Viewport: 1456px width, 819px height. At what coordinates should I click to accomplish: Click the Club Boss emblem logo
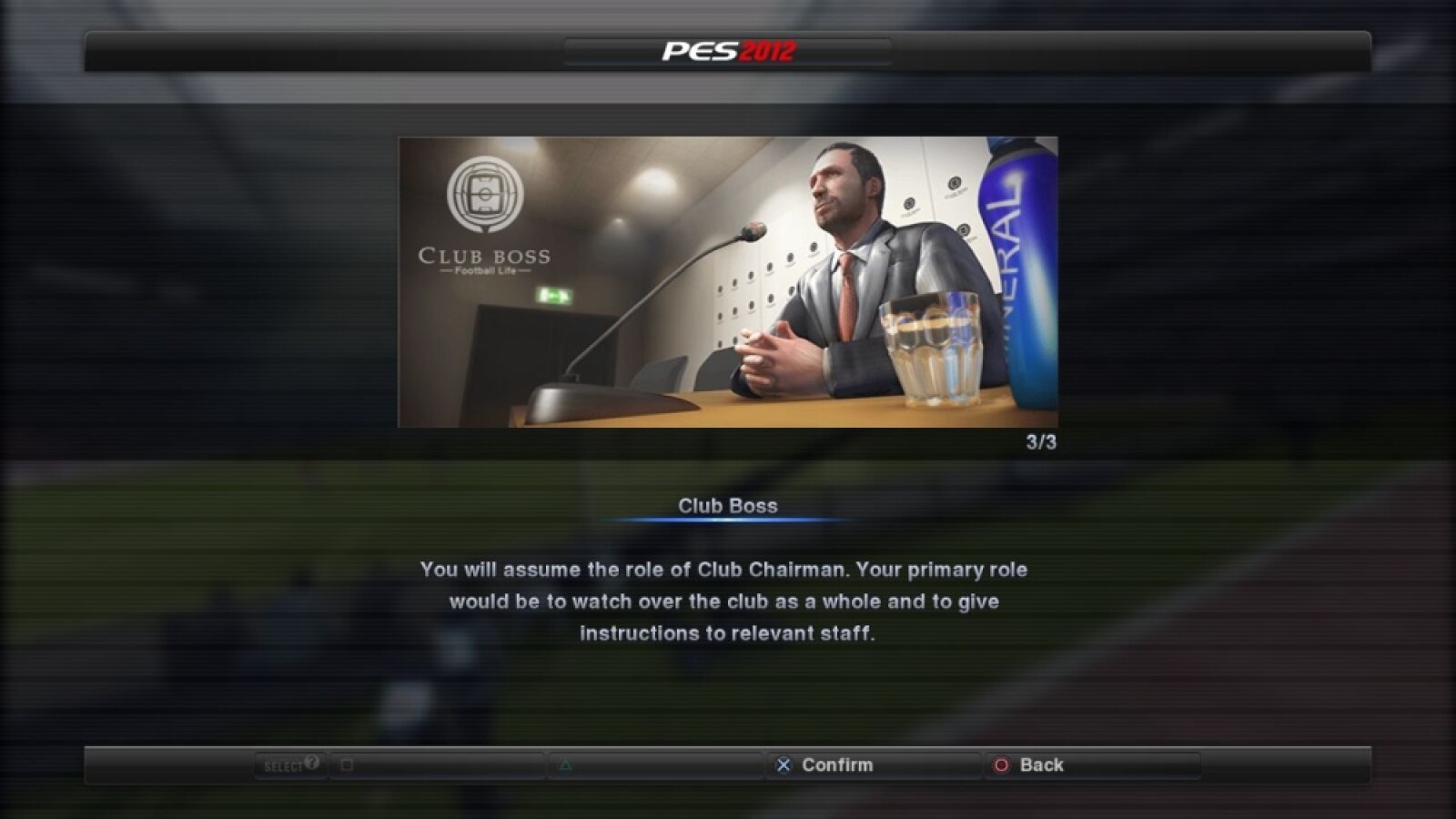click(x=488, y=196)
